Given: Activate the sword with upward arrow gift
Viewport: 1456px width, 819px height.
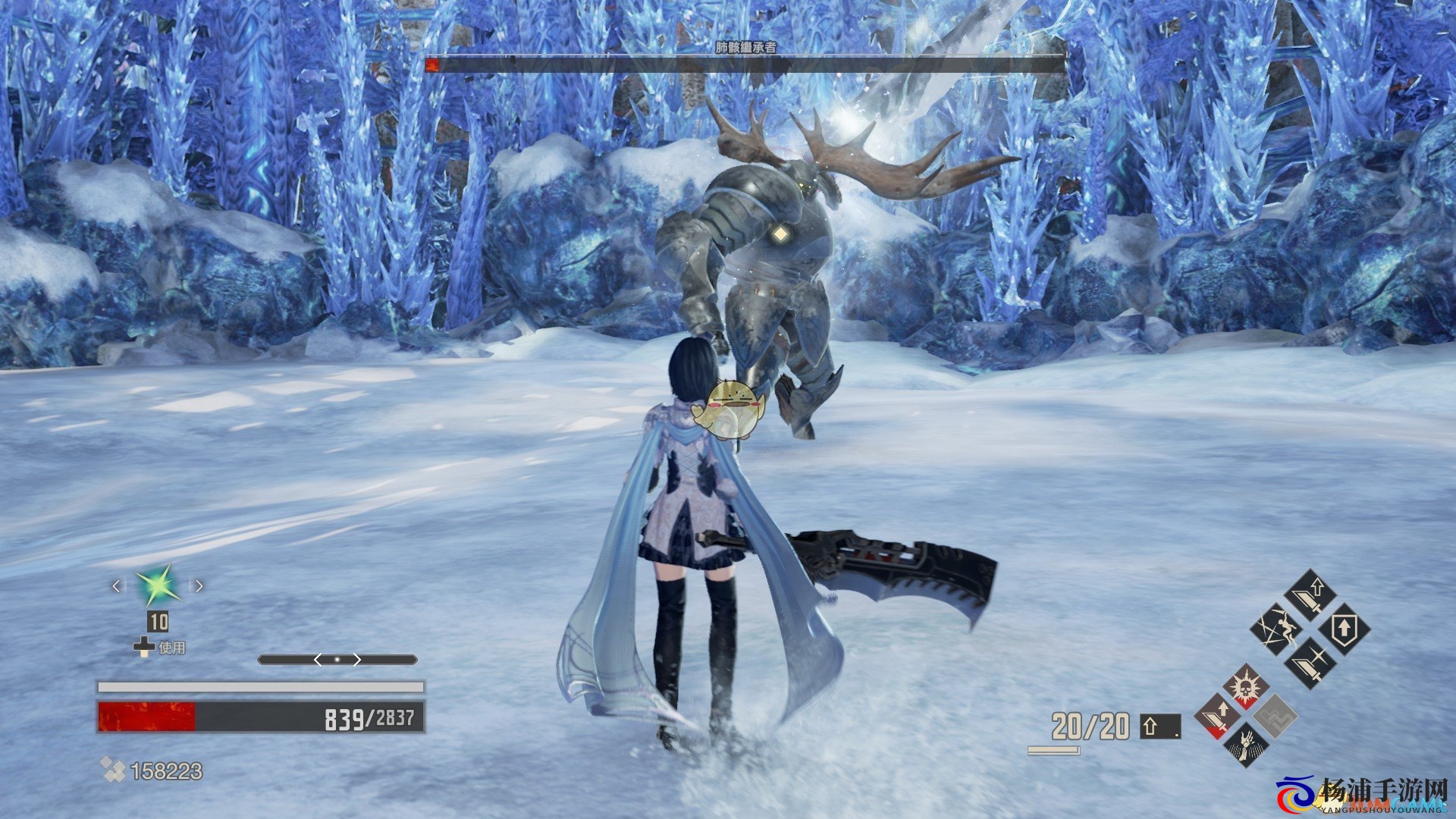Looking at the screenshot, I should tap(1312, 593).
